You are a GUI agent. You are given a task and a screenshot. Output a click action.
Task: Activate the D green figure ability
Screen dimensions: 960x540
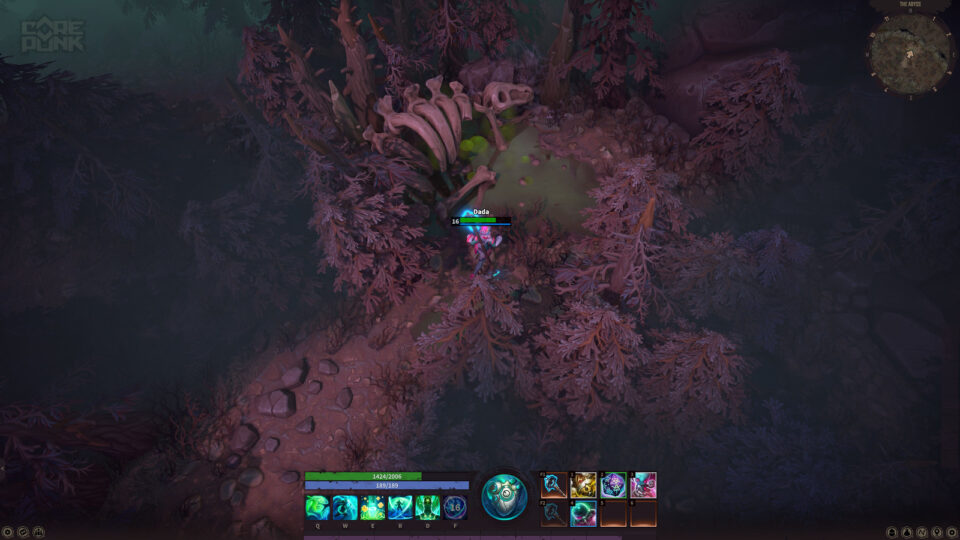427,507
